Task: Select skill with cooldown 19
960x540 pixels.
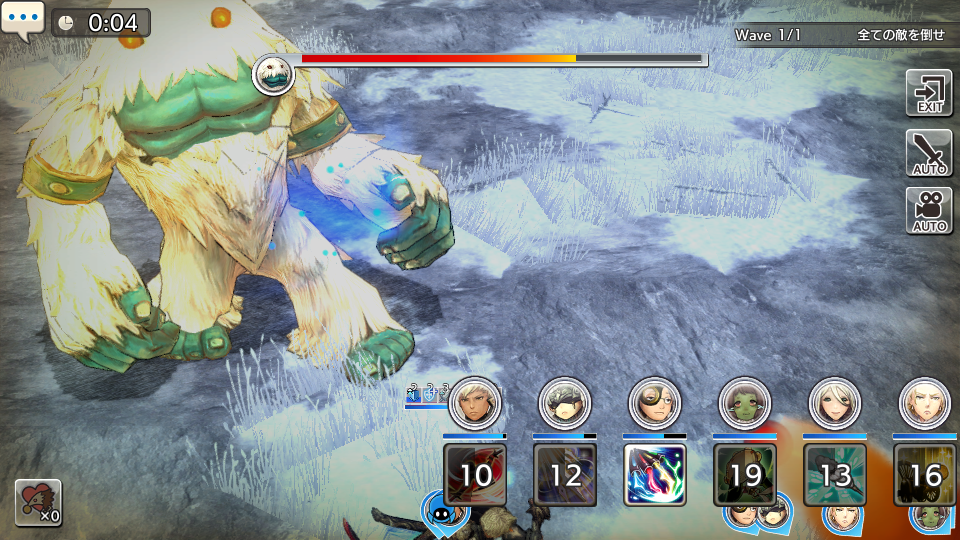Action: coord(745,474)
